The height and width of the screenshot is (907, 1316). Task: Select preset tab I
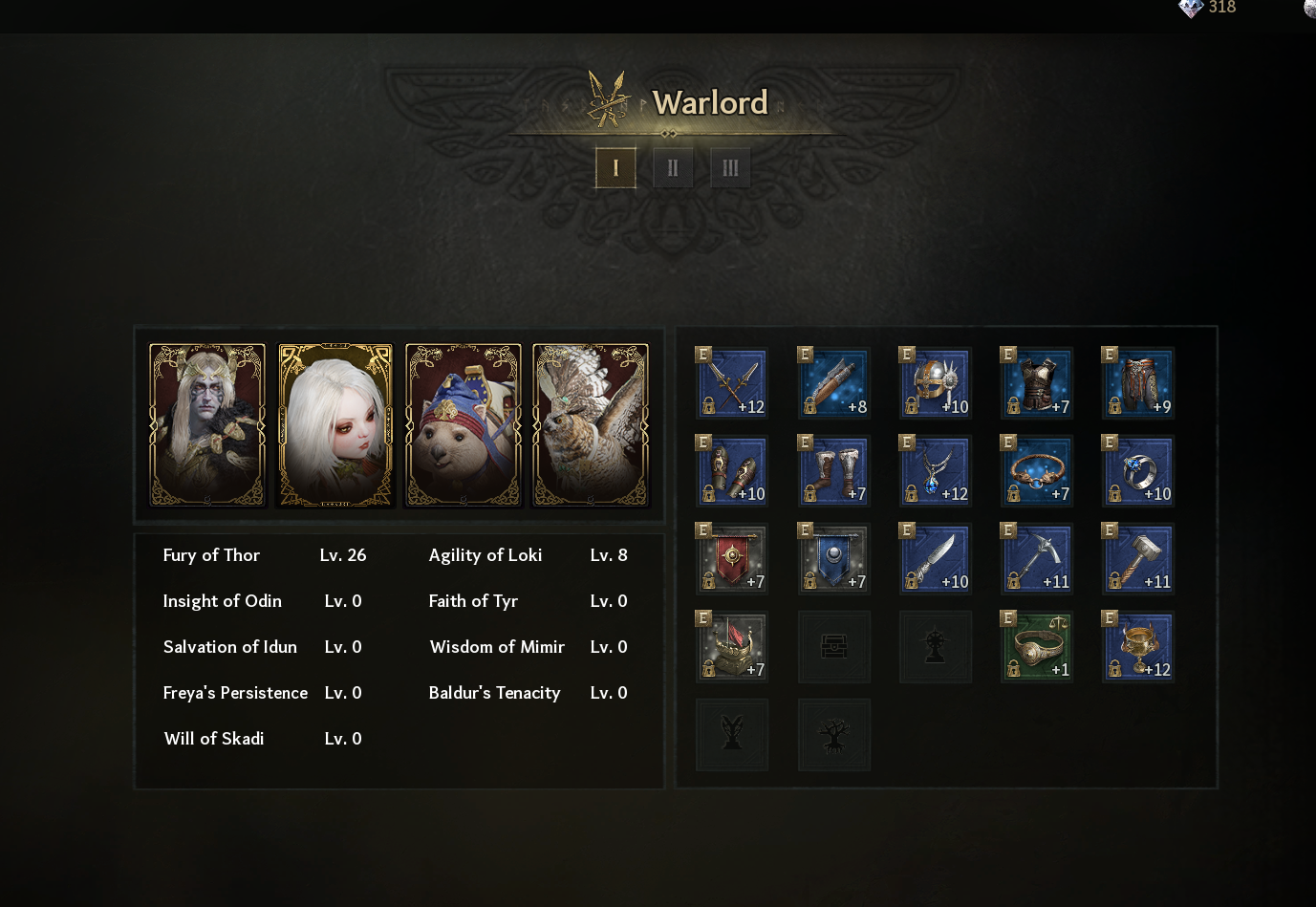click(x=615, y=168)
